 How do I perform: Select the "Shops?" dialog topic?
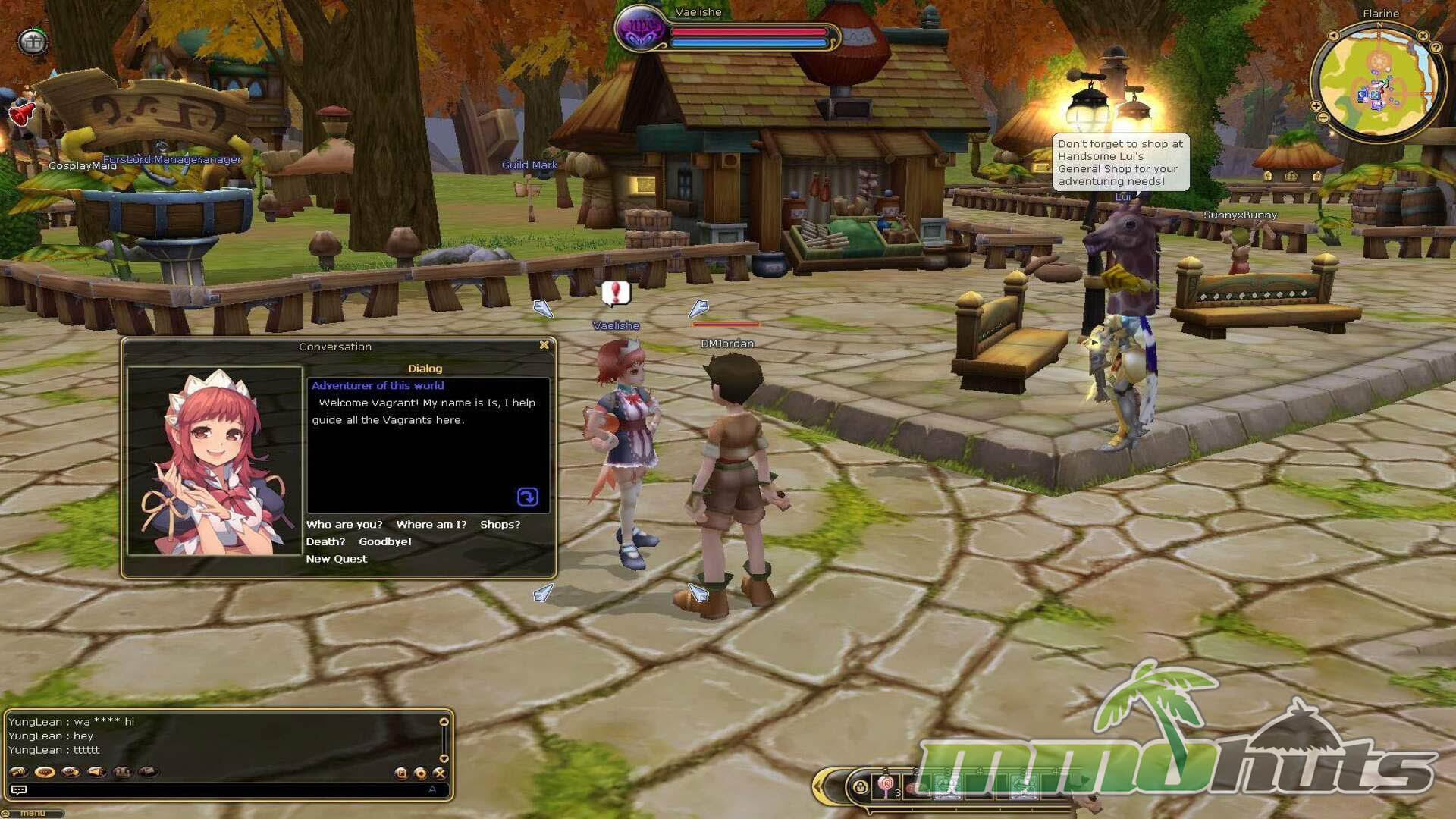point(500,524)
